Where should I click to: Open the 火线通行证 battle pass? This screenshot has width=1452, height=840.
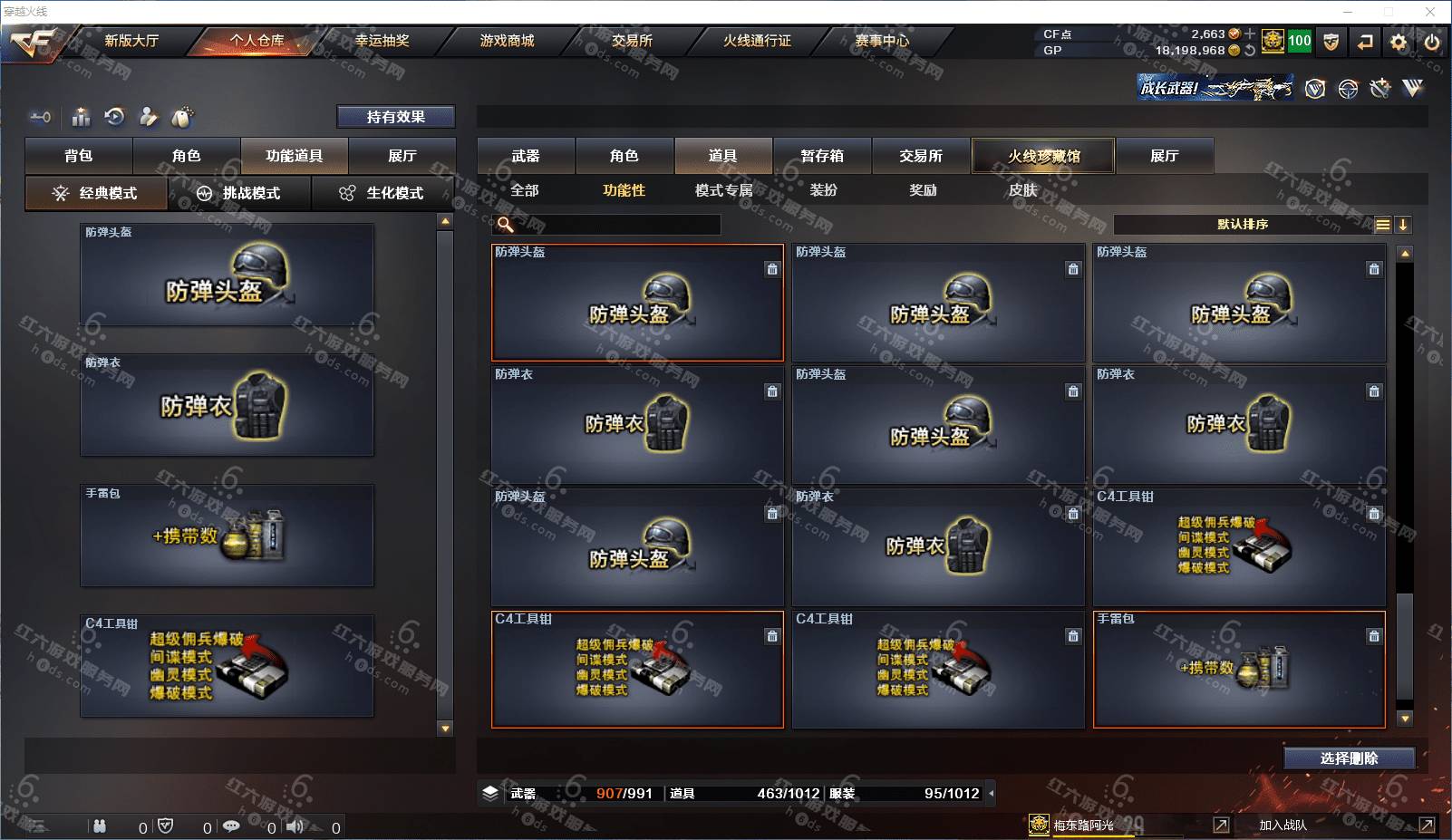(757, 41)
